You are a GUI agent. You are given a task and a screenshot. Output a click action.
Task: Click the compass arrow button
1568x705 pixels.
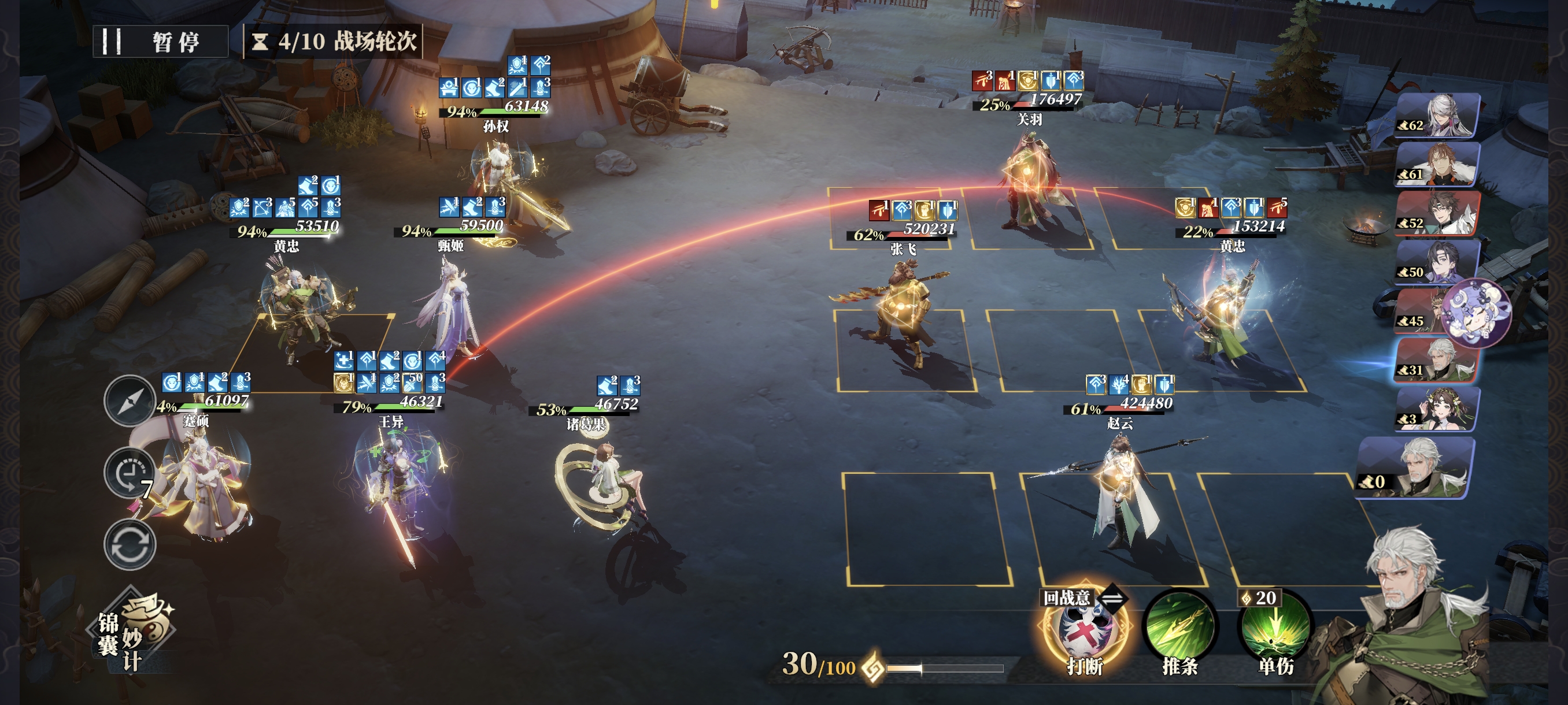[x=129, y=401]
